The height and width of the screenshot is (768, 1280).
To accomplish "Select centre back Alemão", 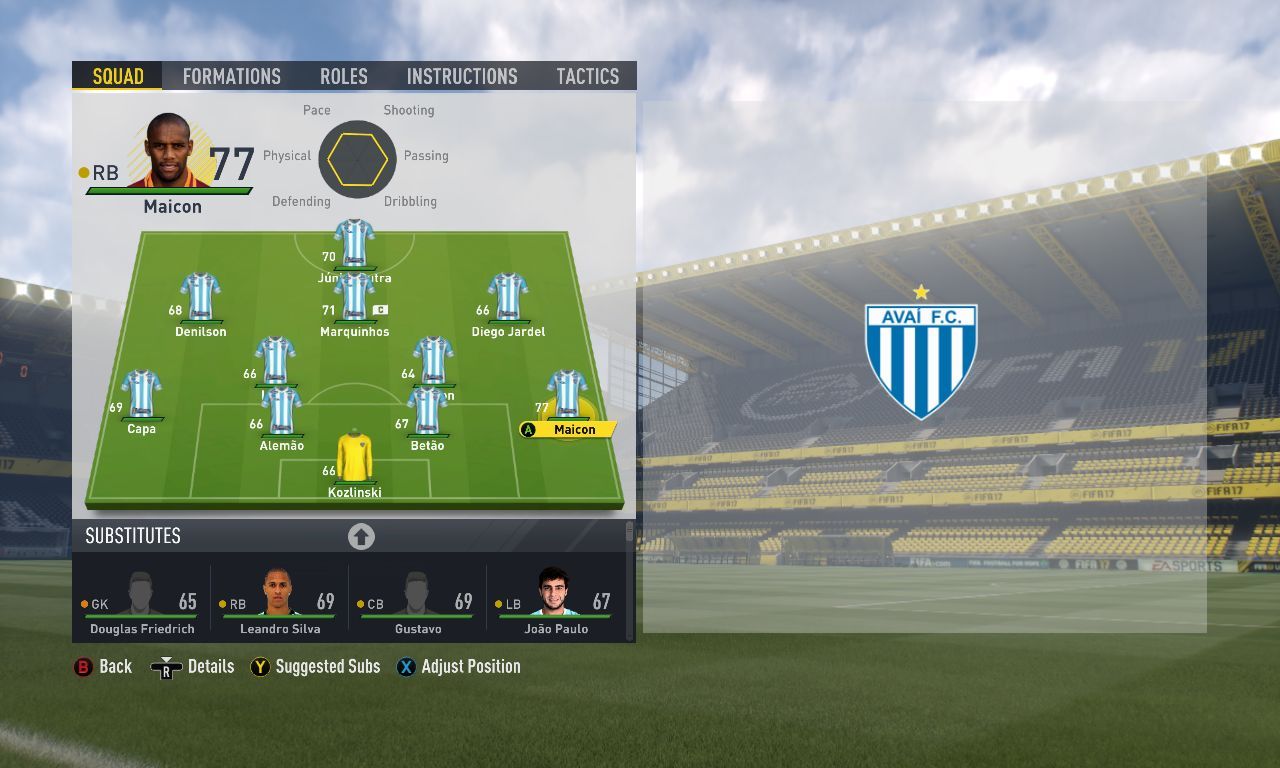I will coord(281,410).
